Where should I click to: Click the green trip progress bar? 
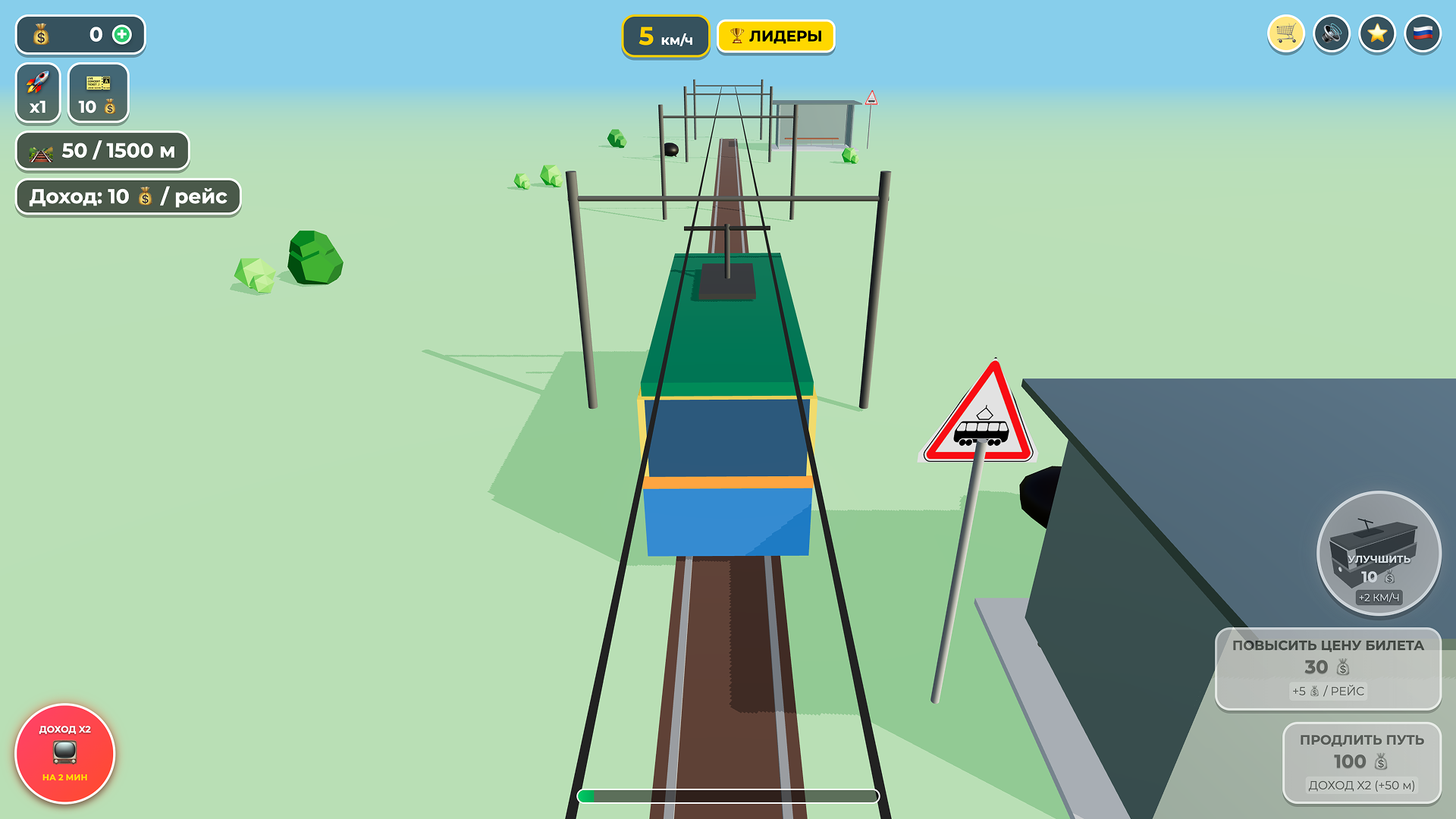728,796
